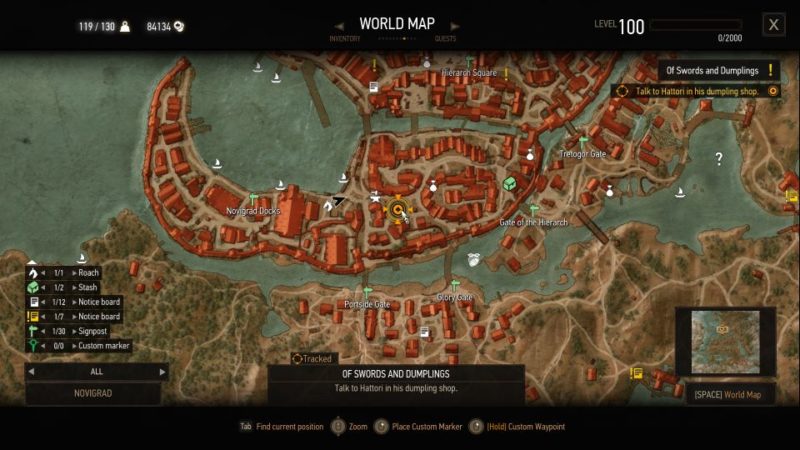Switch the ALL marker filter to the next category
The image size is (800, 450).
coord(163,371)
